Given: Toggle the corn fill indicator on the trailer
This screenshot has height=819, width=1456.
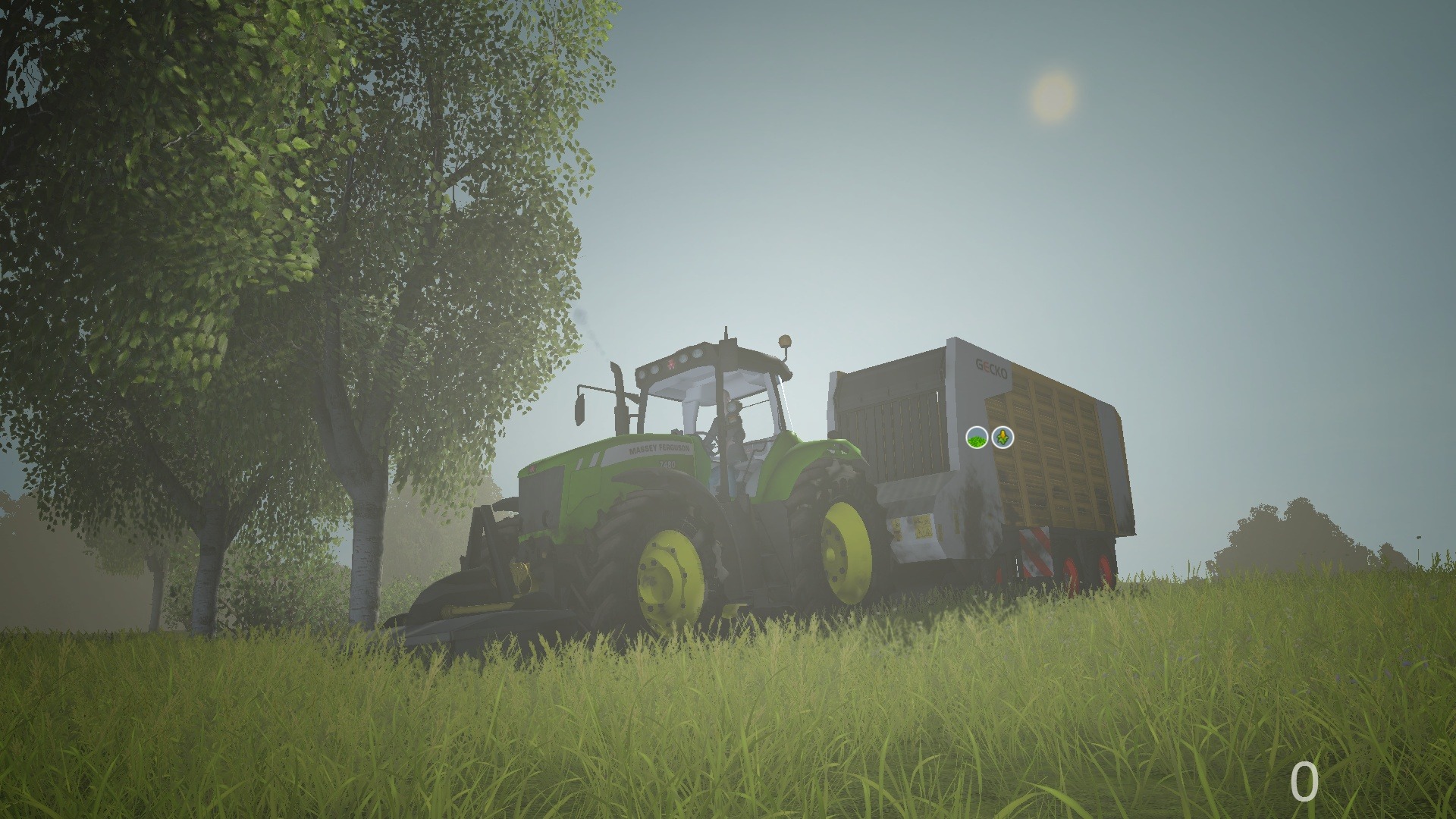Looking at the screenshot, I should coord(1001,438).
